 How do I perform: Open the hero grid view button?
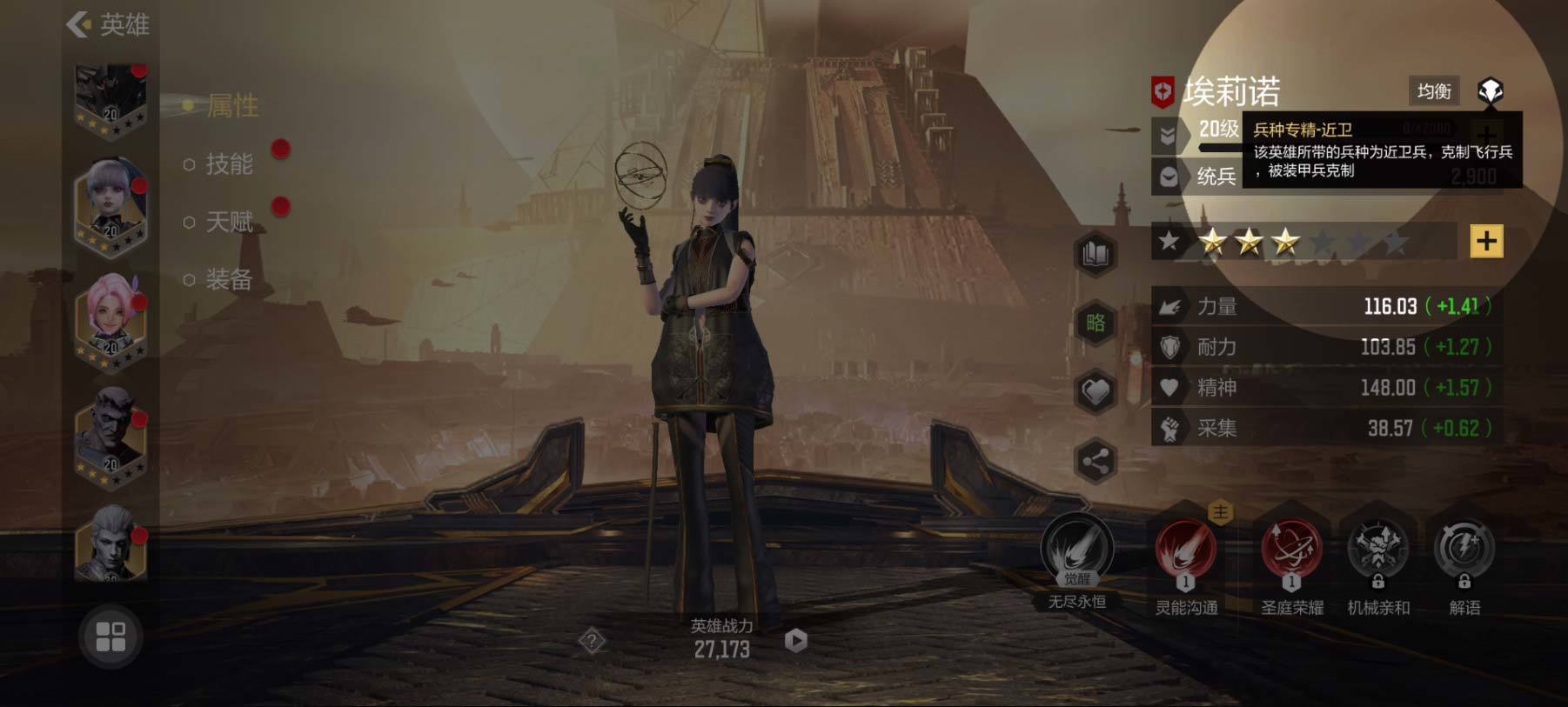(111, 637)
